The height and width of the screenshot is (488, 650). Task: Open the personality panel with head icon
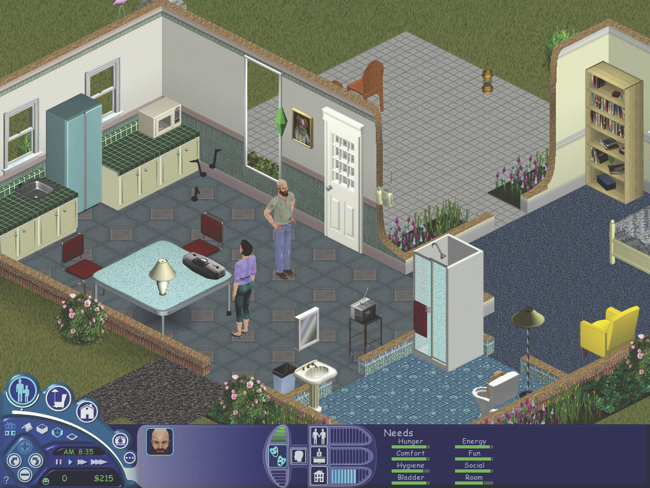tap(297, 457)
